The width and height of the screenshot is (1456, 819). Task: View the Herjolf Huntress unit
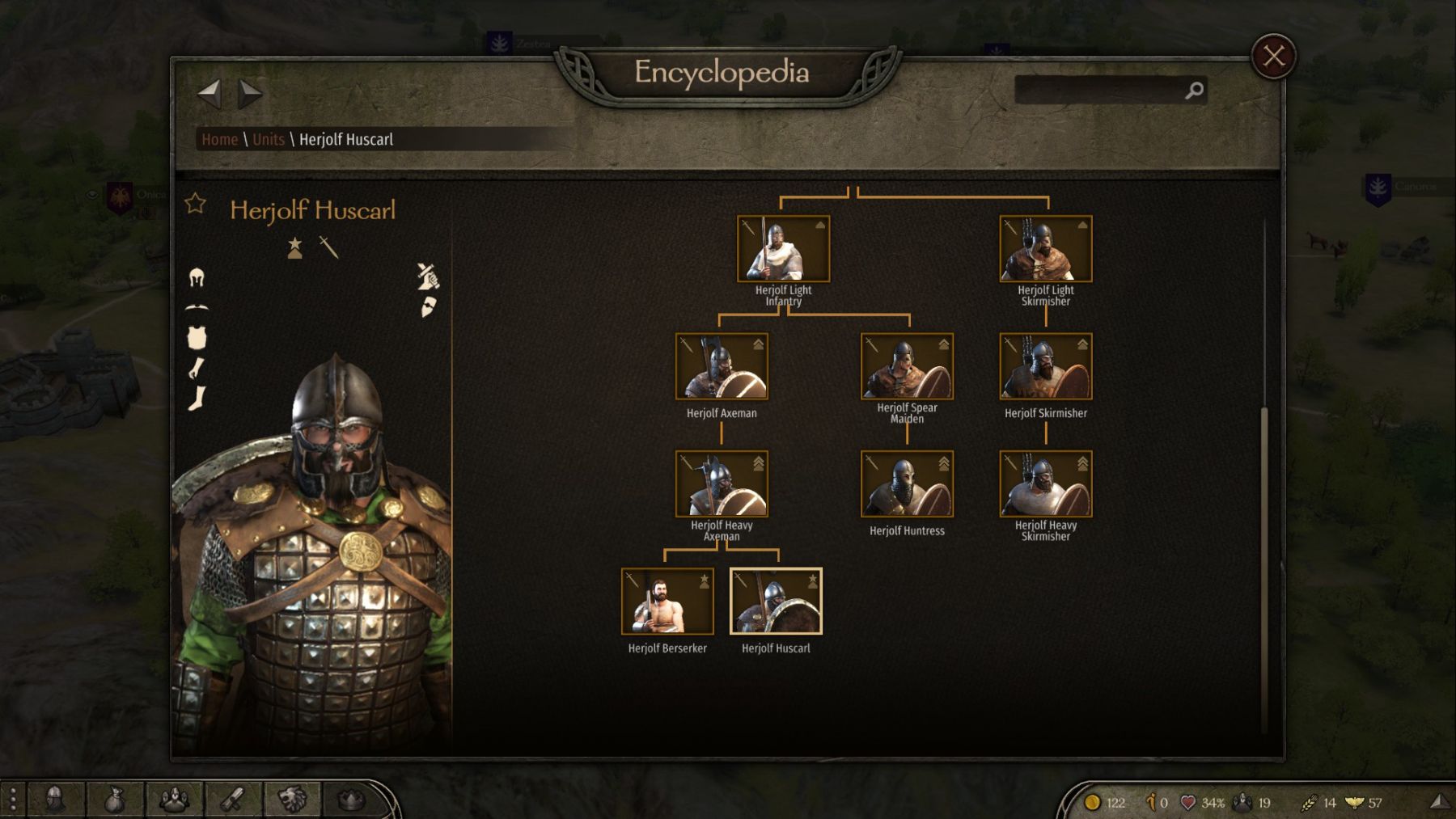(907, 484)
